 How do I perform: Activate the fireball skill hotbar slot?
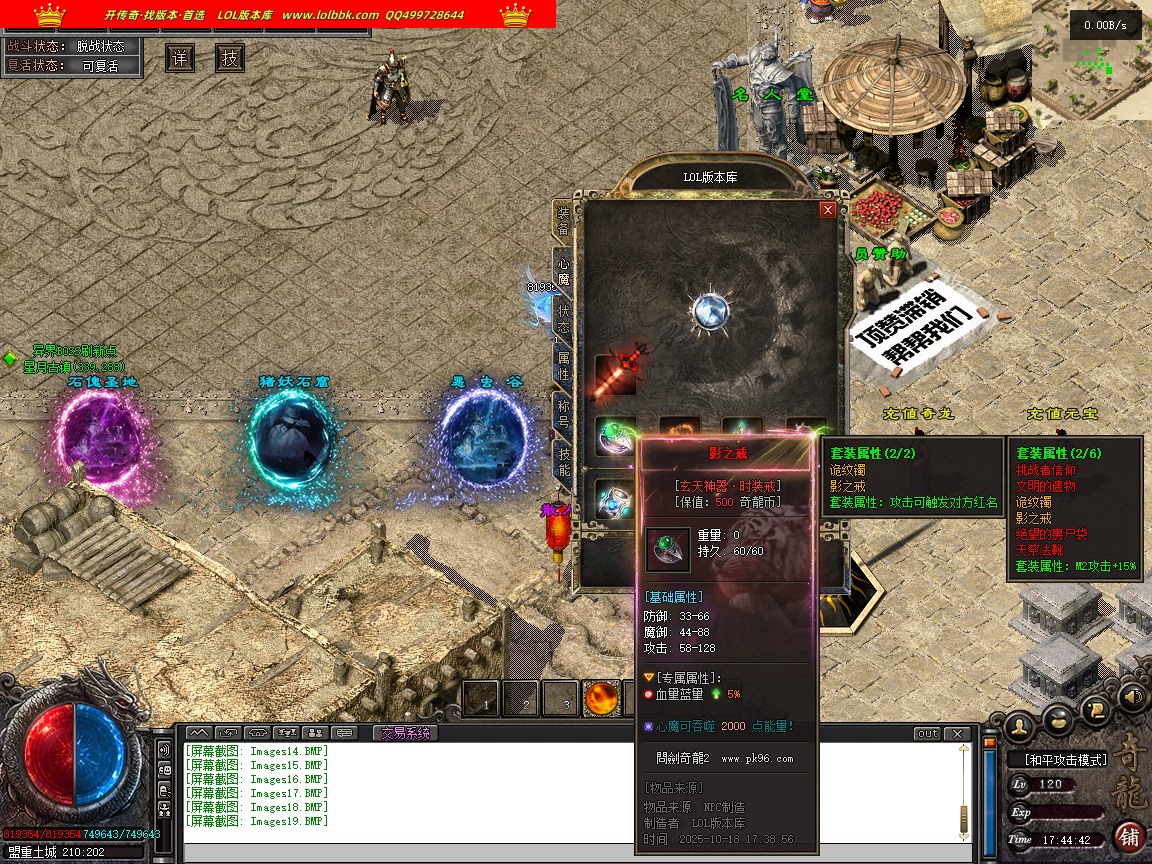coord(601,698)
